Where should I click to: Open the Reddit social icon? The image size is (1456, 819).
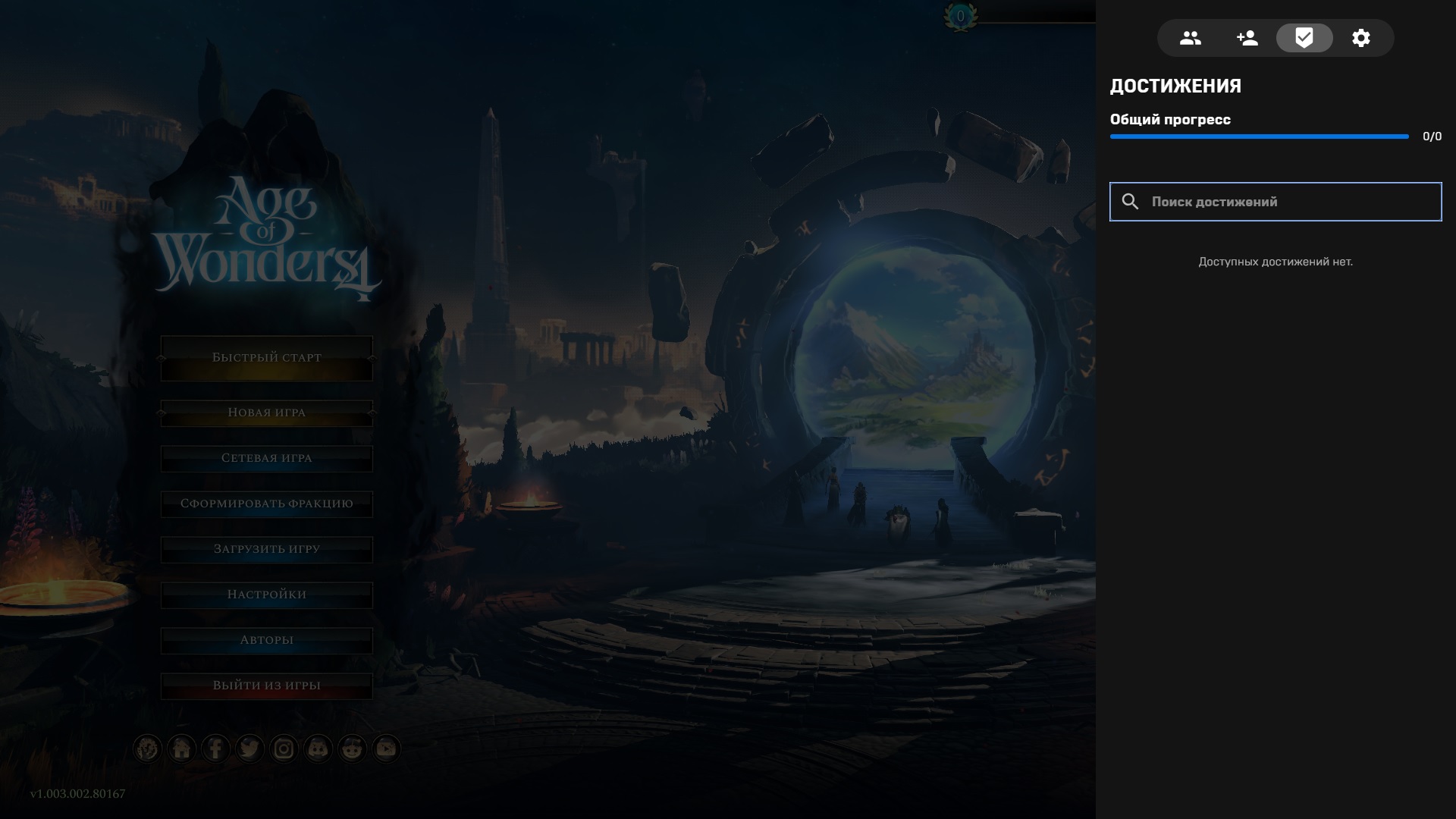pos(353,748)
